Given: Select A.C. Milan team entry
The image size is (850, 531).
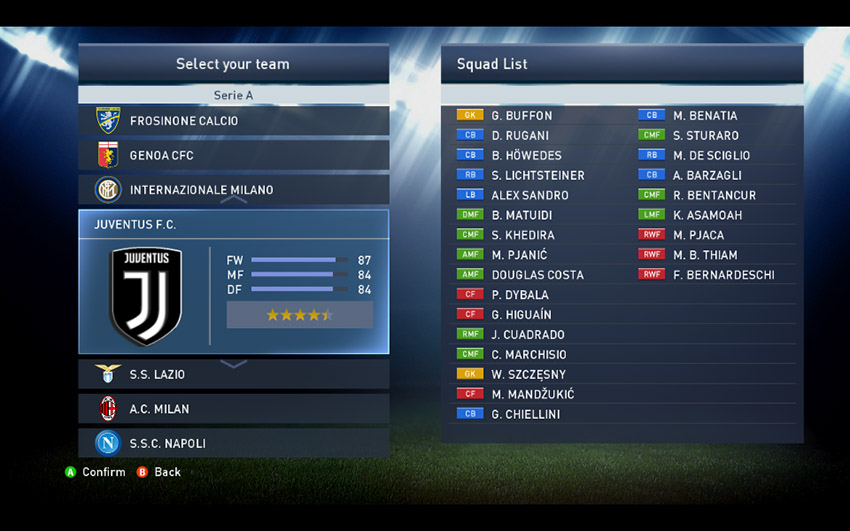Looking at the screenshot, I should coord(233,409).
